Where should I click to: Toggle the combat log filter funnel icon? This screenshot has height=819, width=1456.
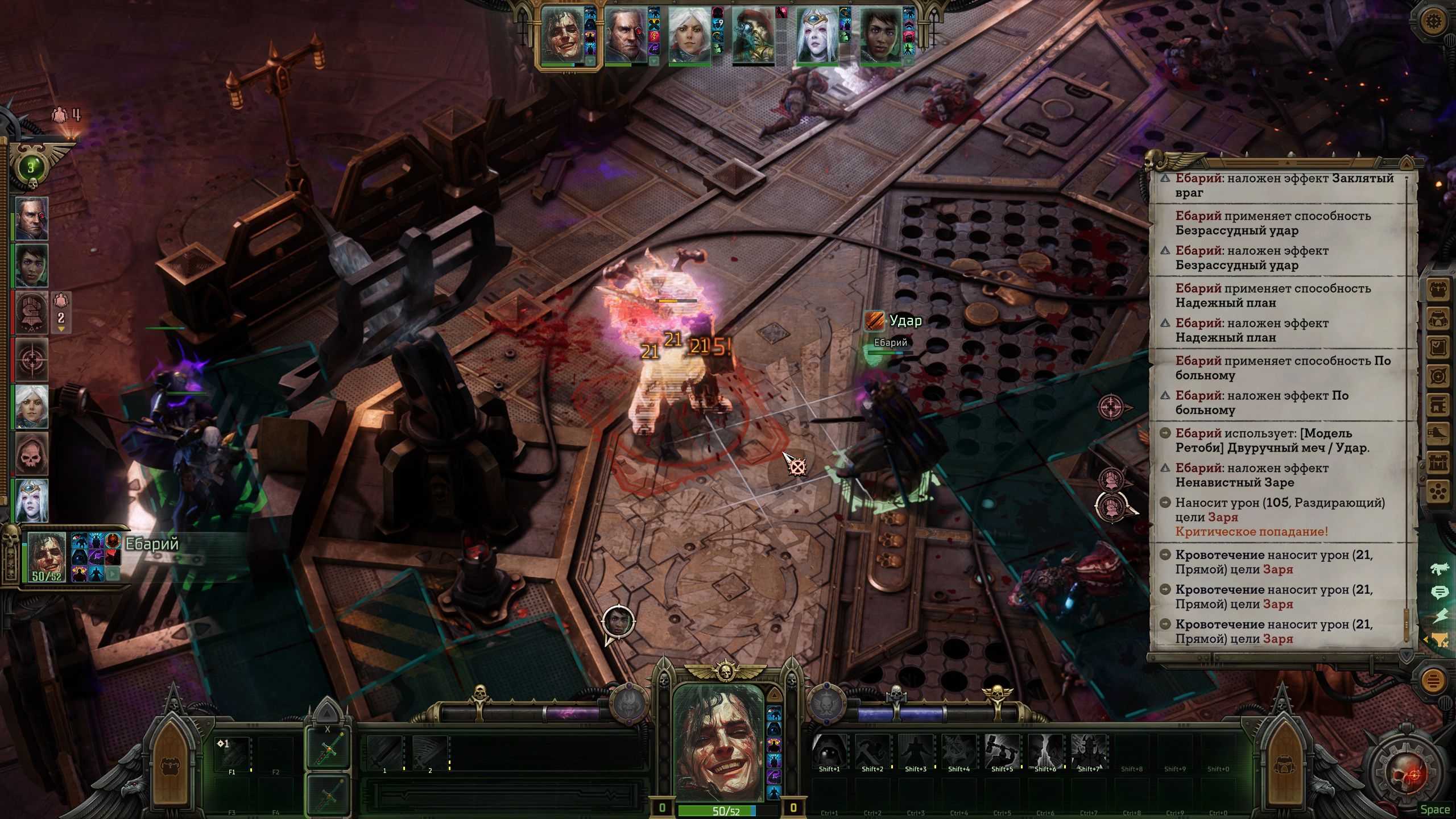[x=1439, y=639]
